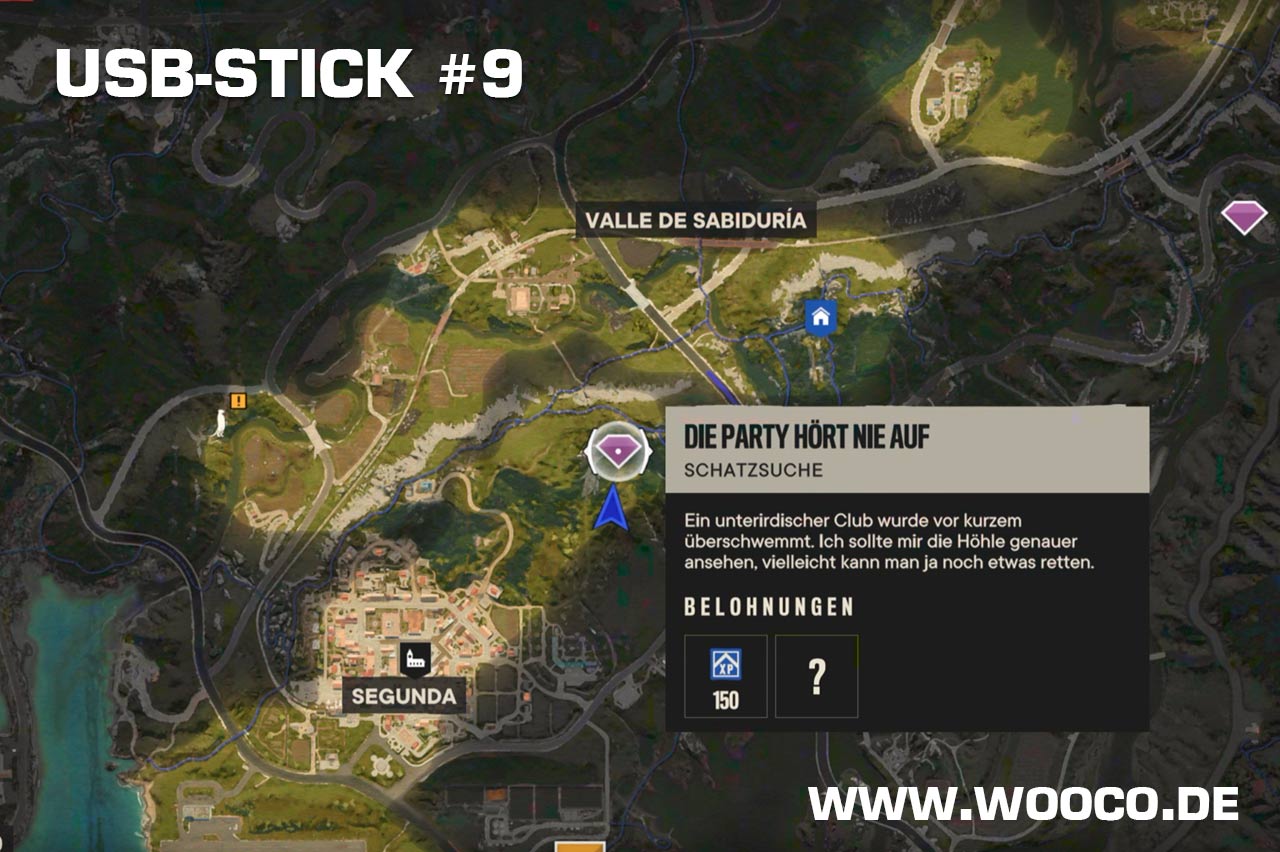Screen dimensions: 1280x852
Task: Select the Valle de Sabiduría region label
Action: coord(695,221)
